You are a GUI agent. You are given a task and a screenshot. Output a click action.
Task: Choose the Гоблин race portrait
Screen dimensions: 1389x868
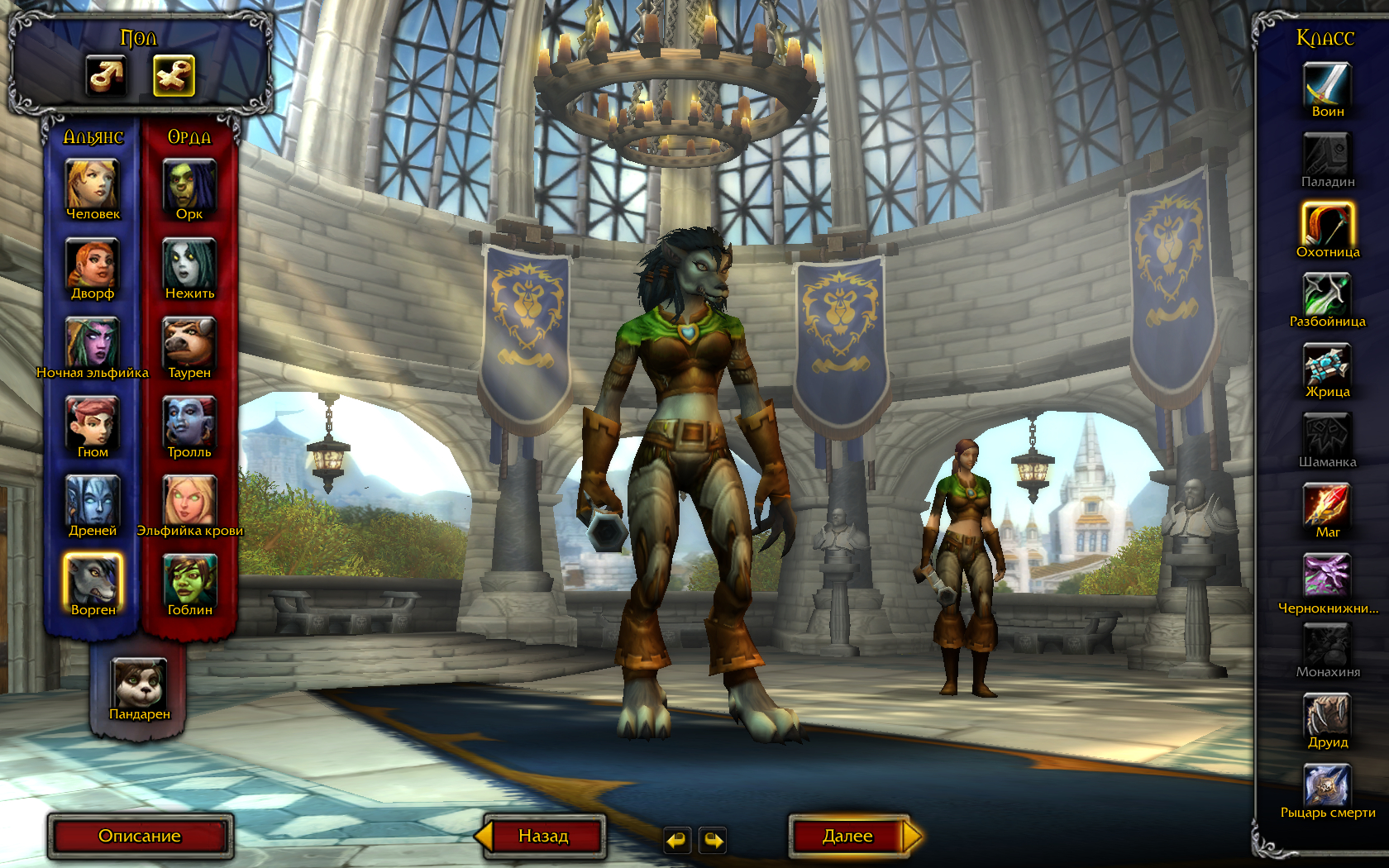[189, 579]
